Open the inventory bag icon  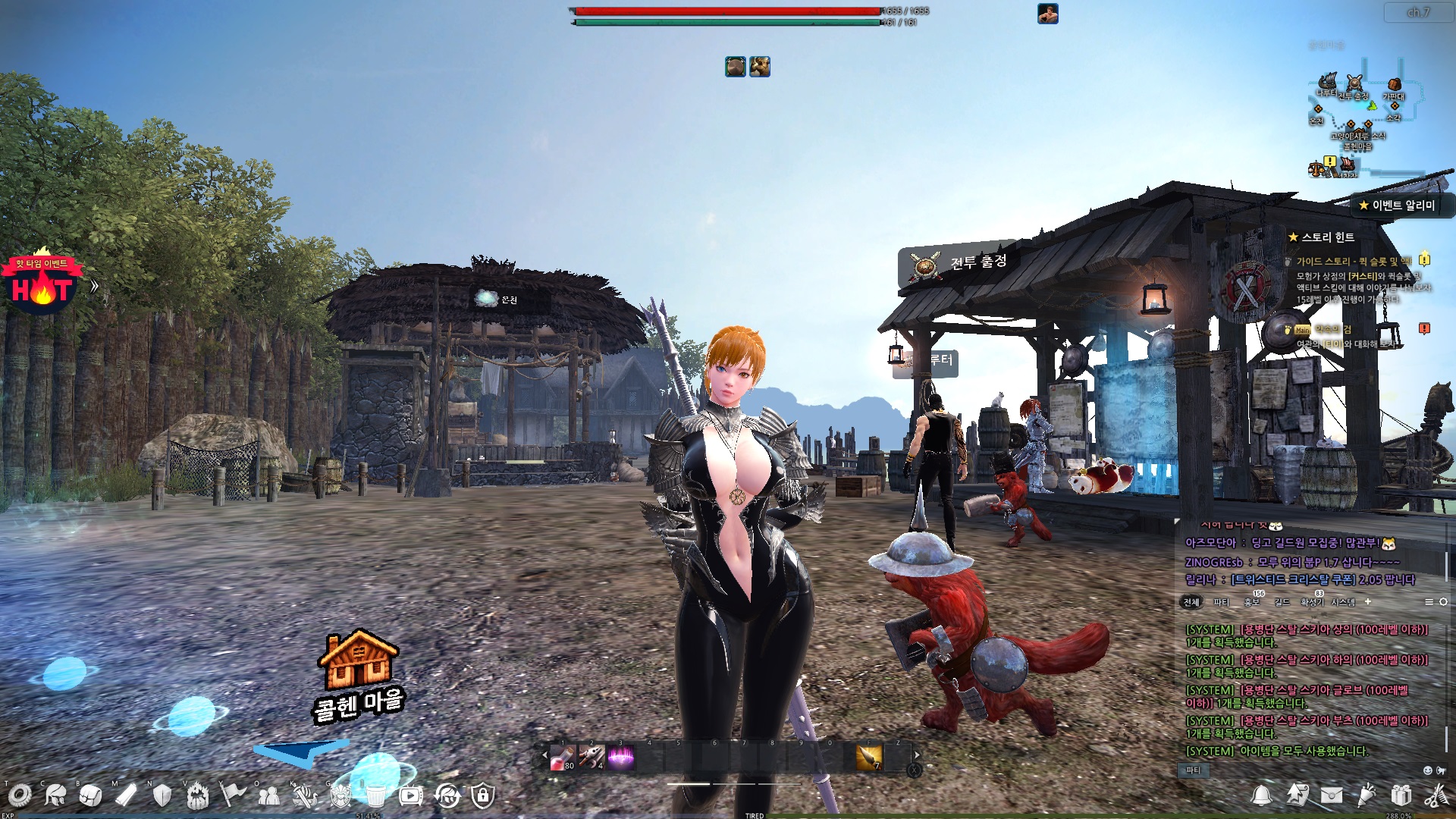tap(90, 795)
